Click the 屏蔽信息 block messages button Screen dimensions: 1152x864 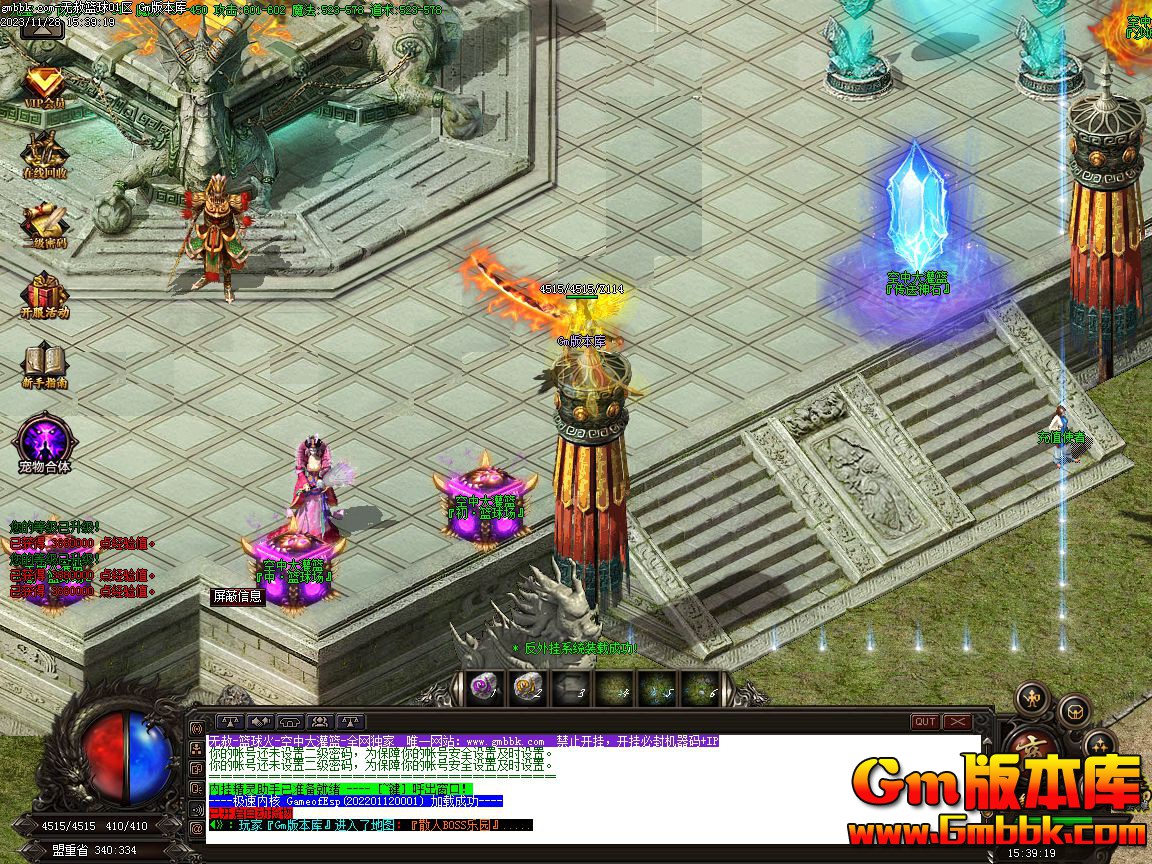237,596
